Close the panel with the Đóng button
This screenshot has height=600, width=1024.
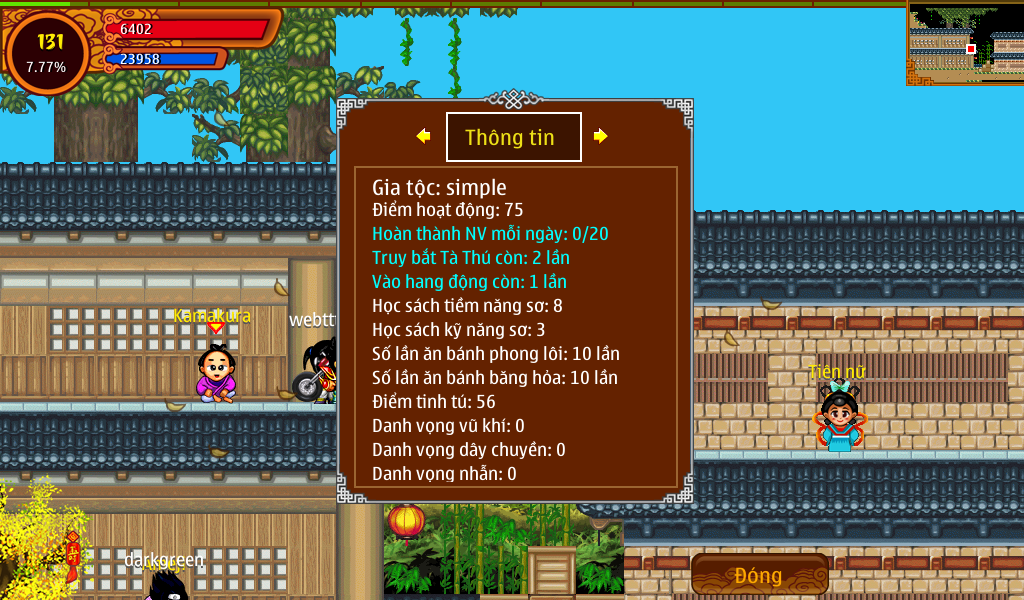click(759, 575)
